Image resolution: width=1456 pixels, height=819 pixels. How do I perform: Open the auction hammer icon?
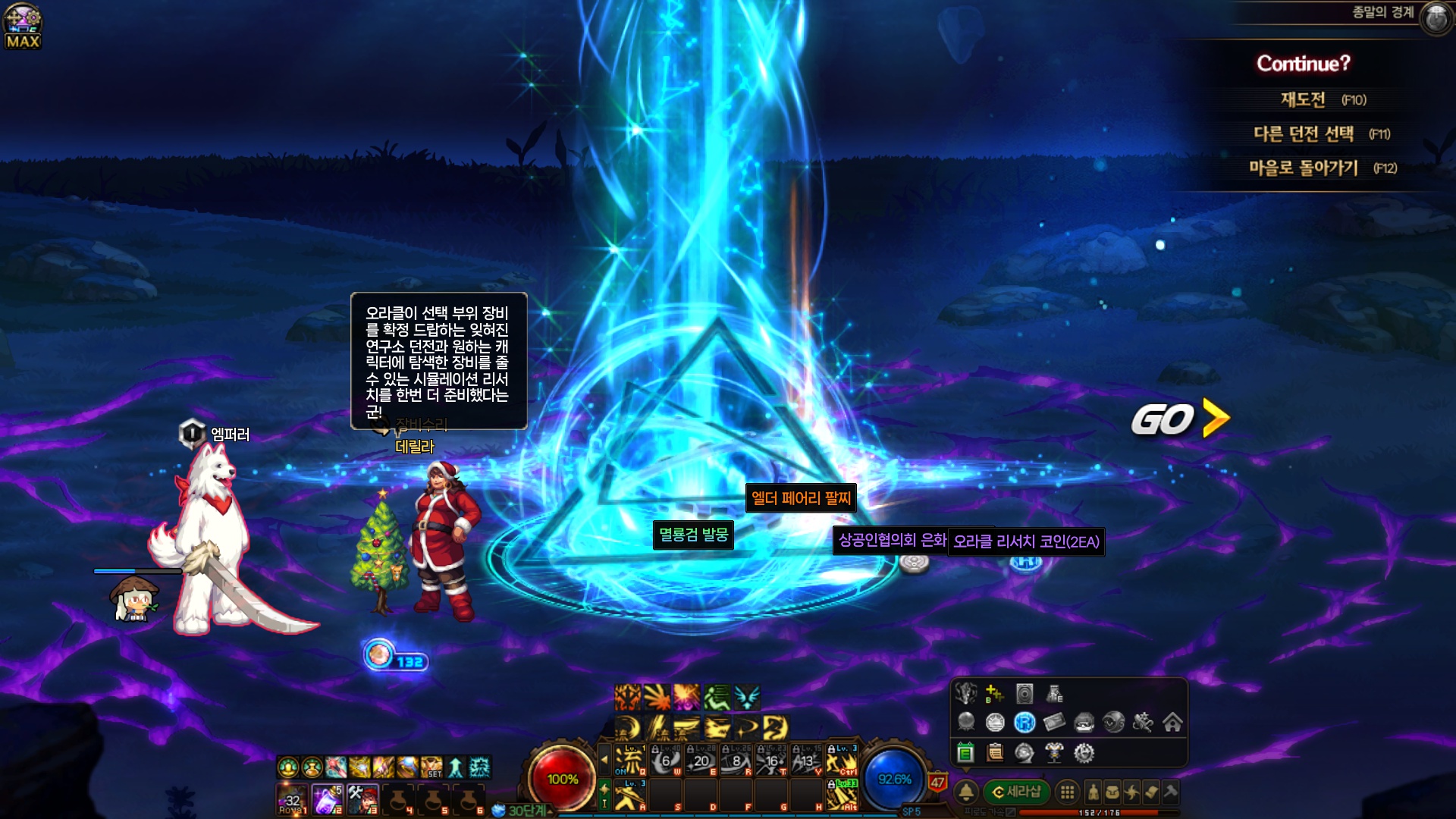pyautogui.click(x=1171, y=792)
